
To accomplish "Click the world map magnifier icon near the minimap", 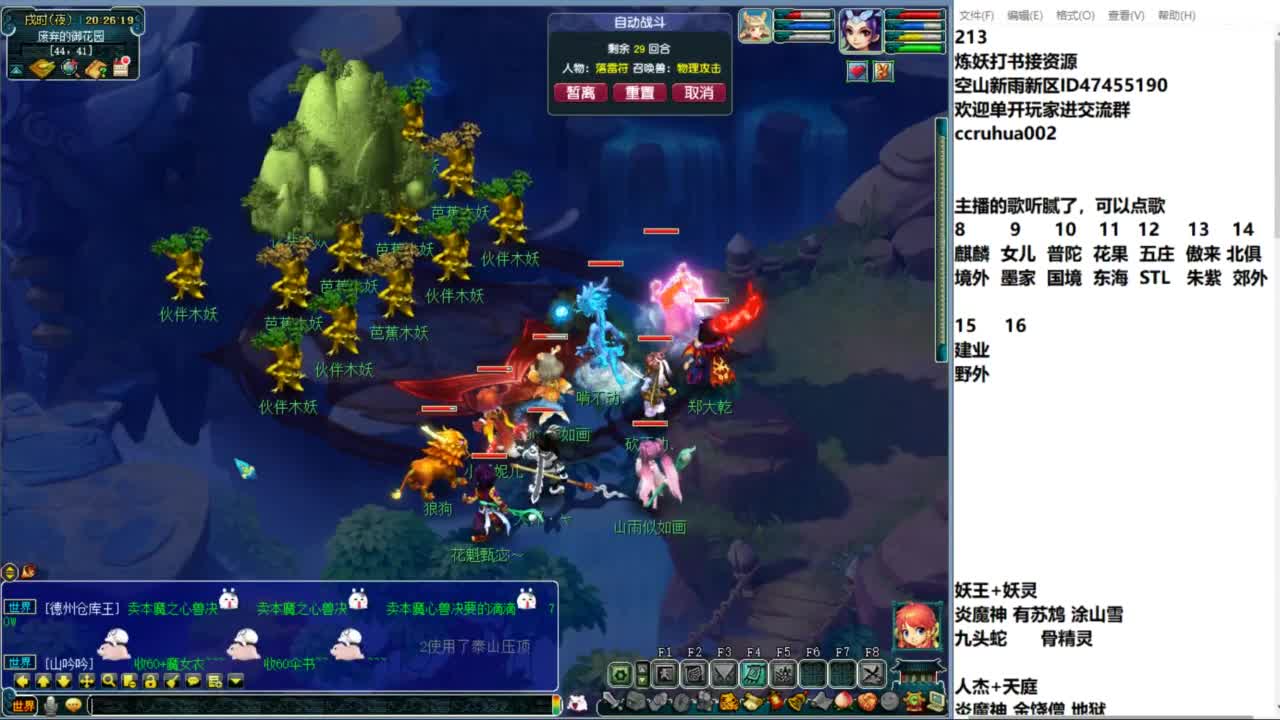I will (69, 69).
